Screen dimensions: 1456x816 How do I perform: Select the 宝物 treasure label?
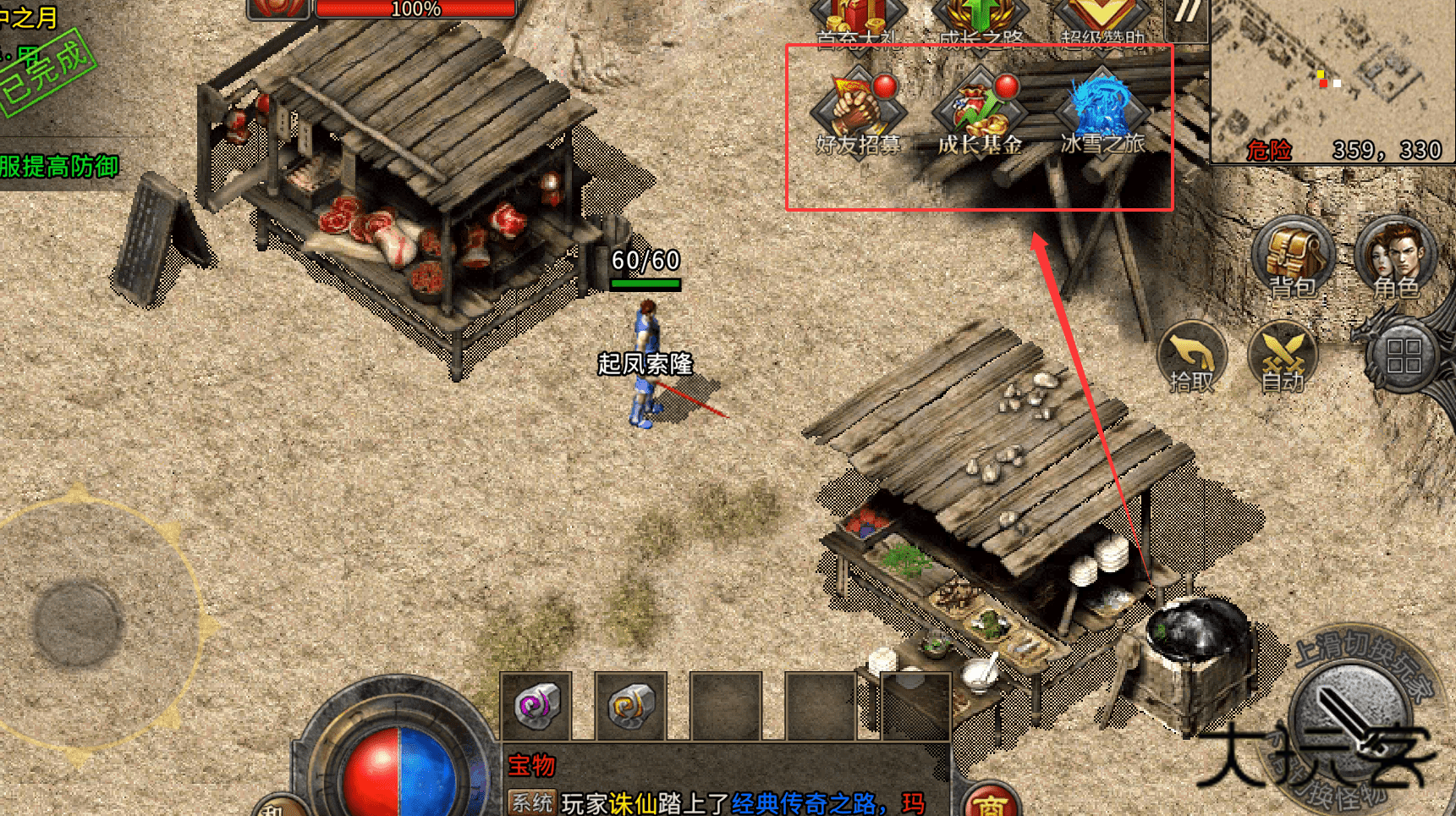coord(531,765)
